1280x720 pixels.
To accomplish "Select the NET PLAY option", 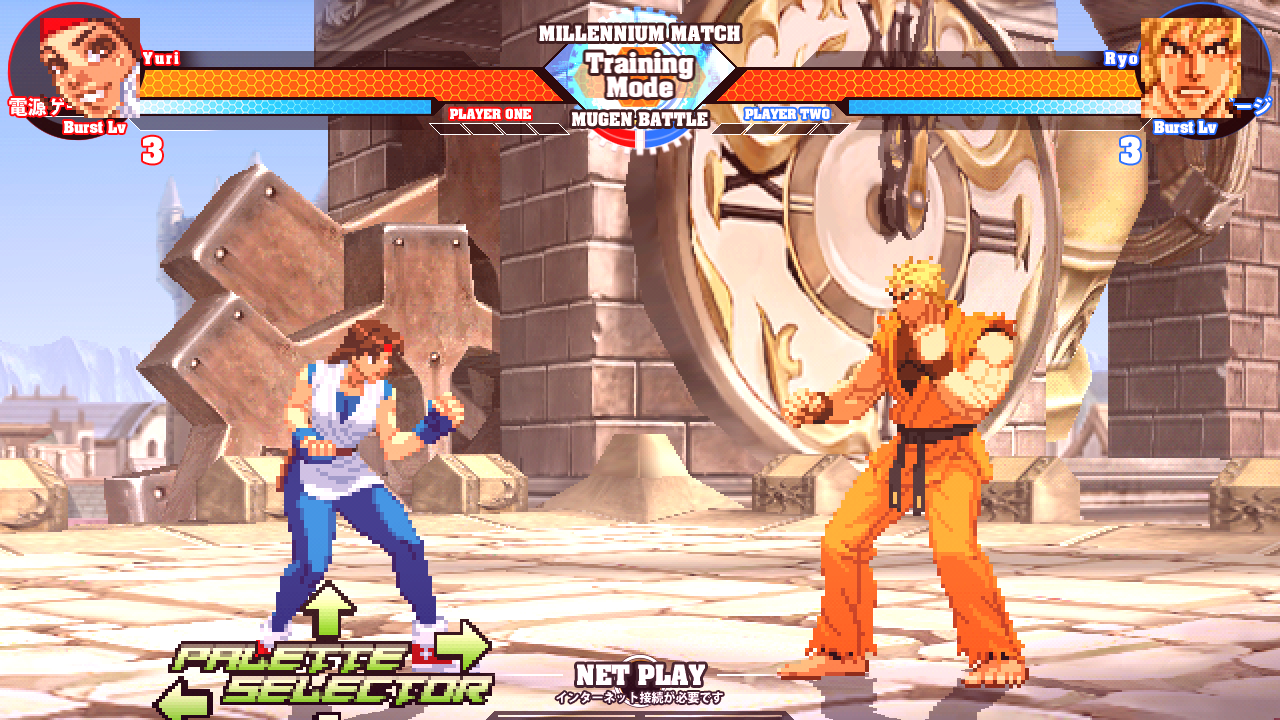I will click(x=640, y=676).
